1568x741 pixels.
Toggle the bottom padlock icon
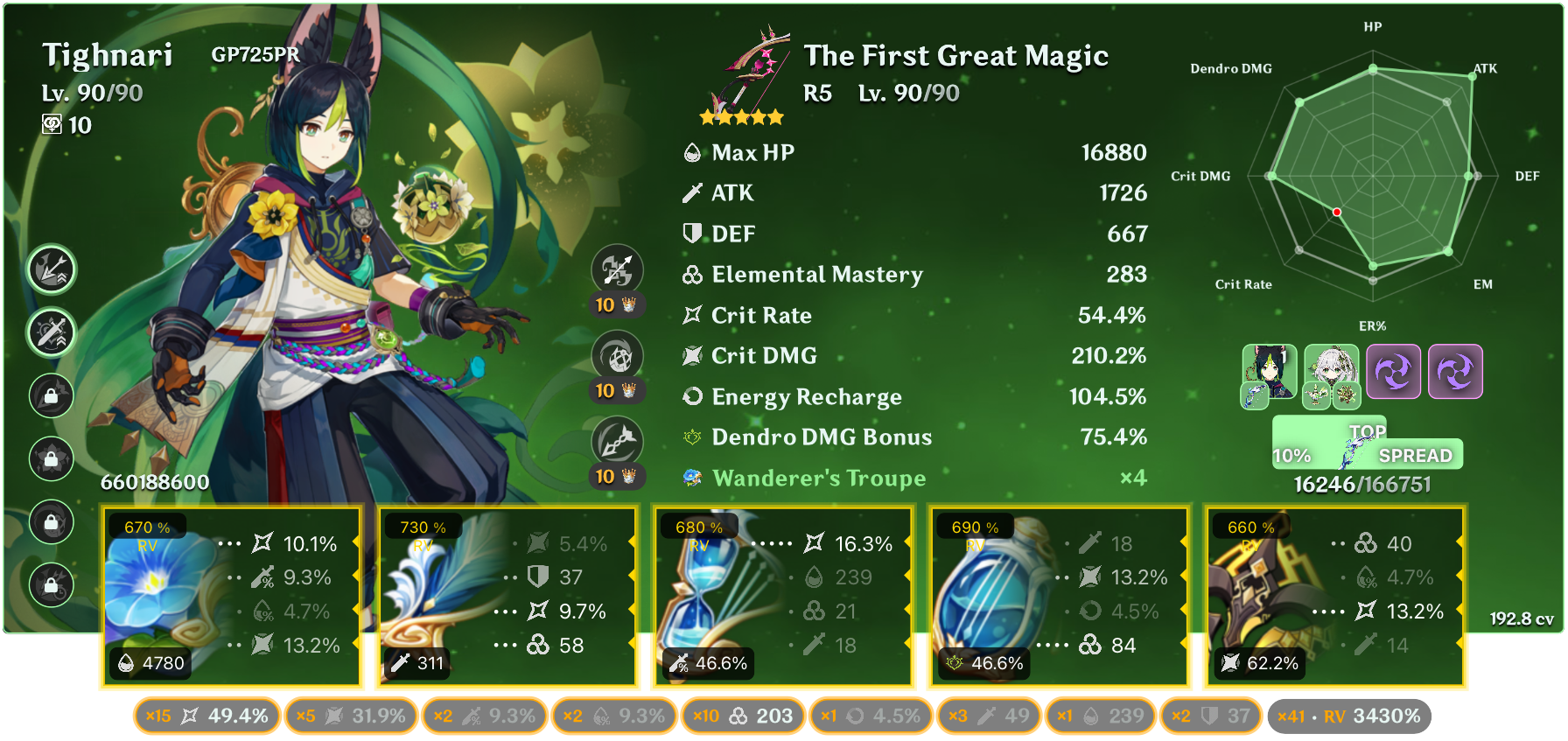(x=51, y=585)
